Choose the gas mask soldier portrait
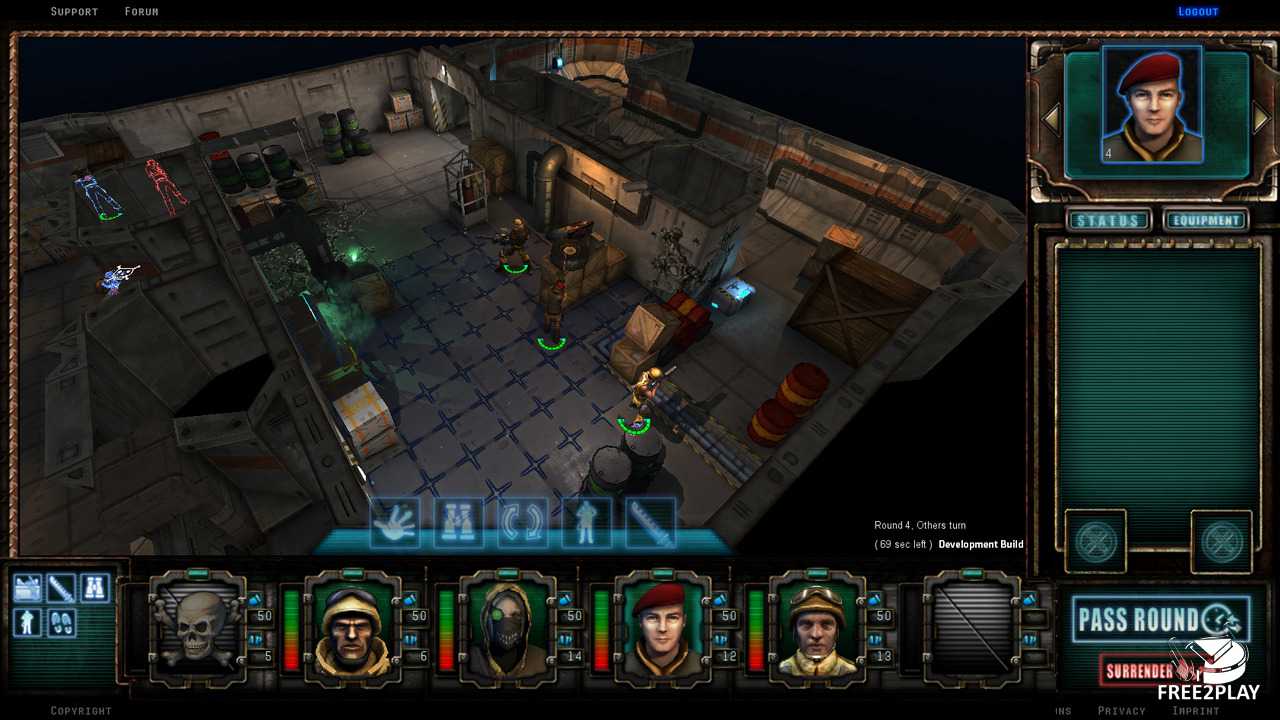The width and height of the screenshot is (1280, 720). (x=507, y=628)
